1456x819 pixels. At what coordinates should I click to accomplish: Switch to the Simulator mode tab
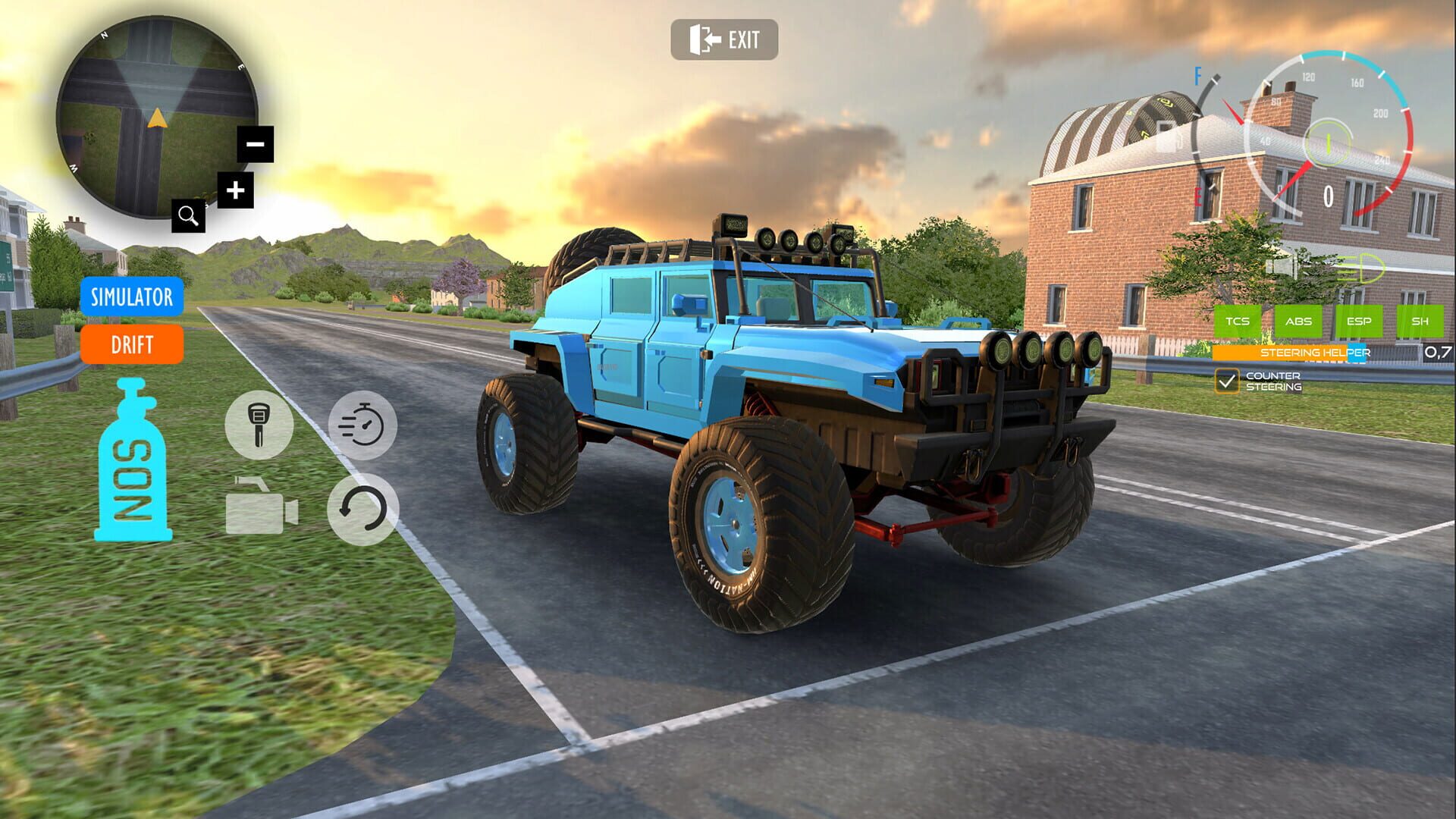click(x=132, y=298)
